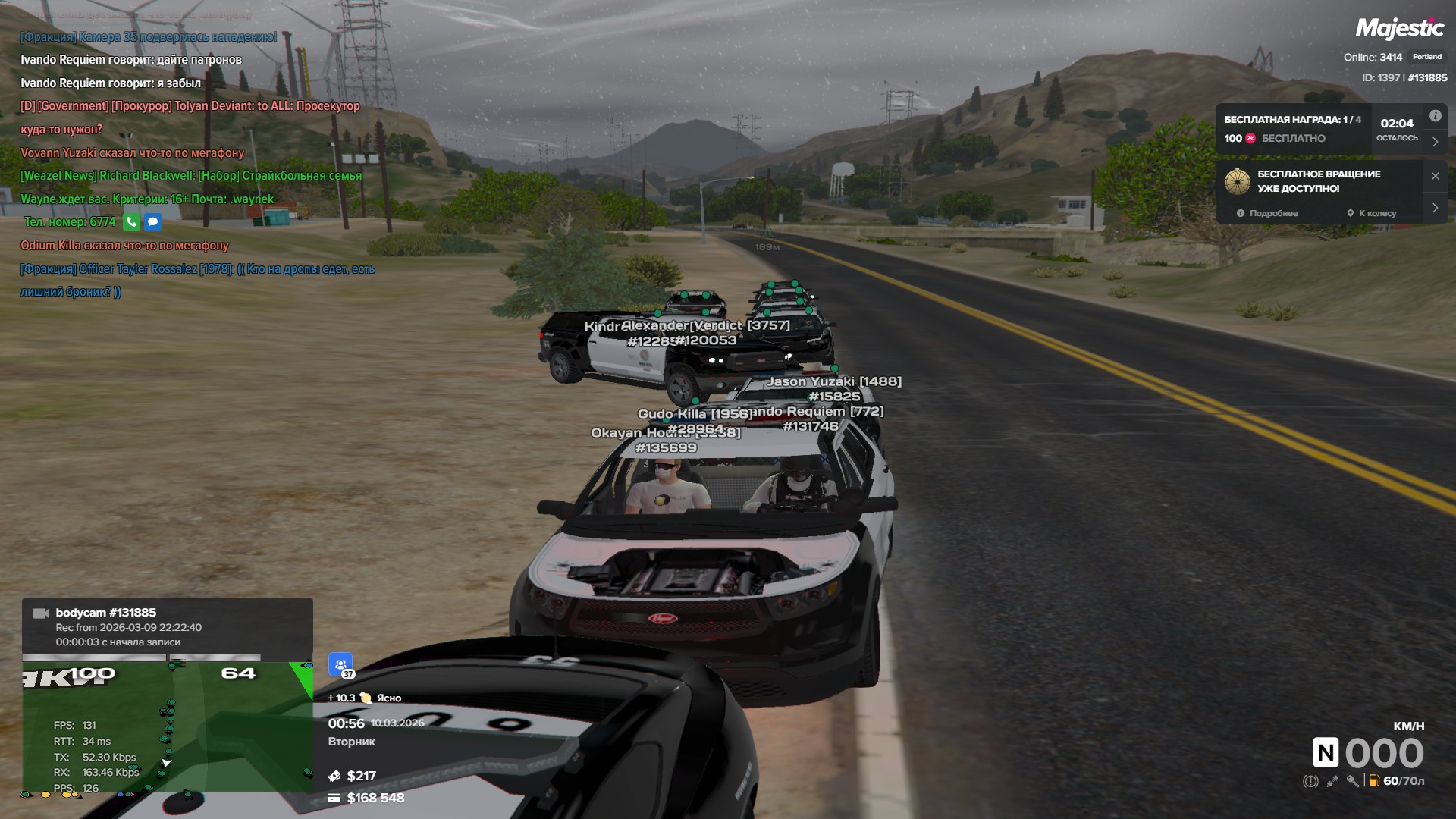The height and width of the screenshot is (819, 1456).
Task: Open free reward info icon
Action: [1435, 116]
